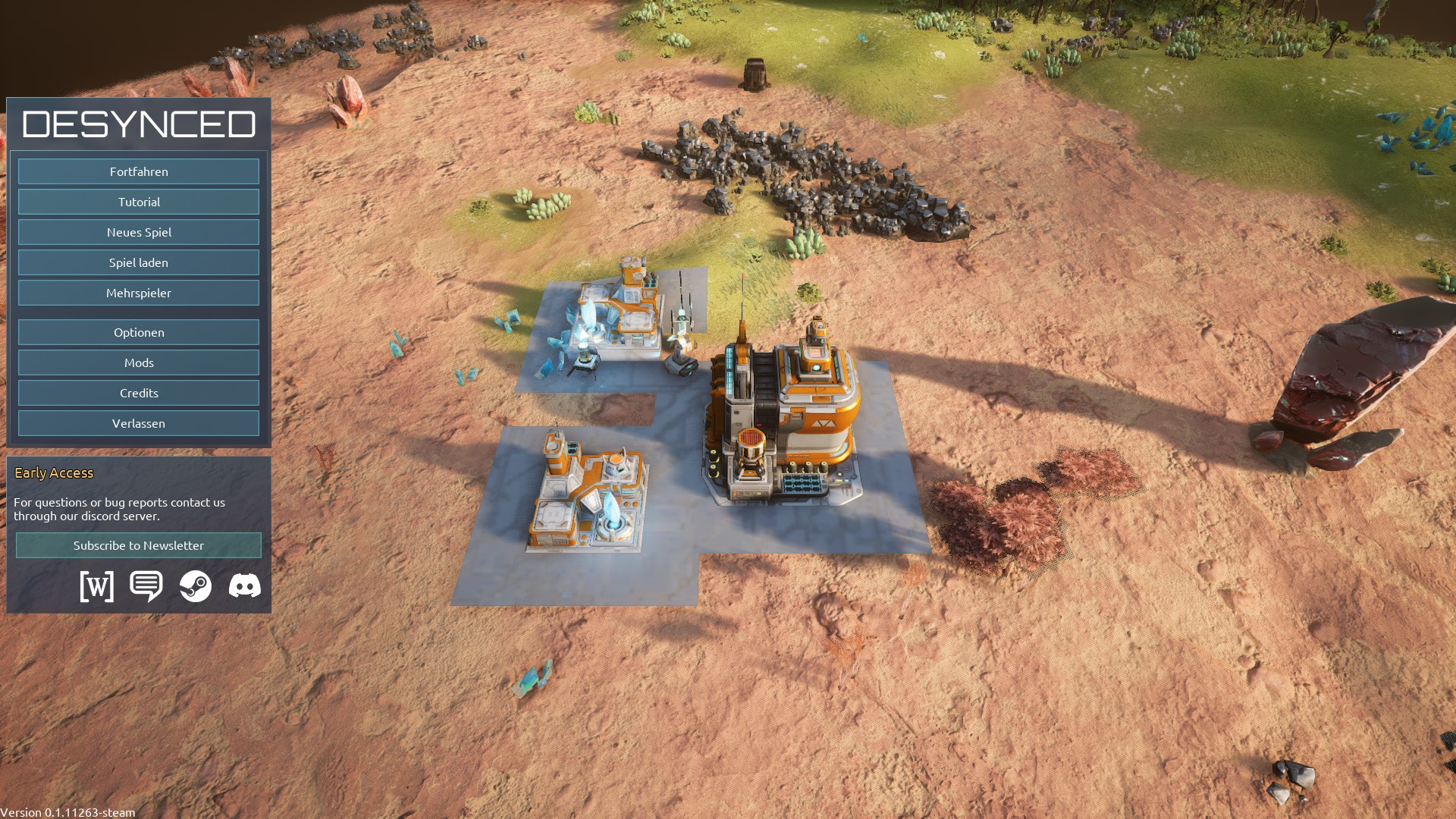Start a Neues Spiel
The height and width of the screenshot is (819, 1456).
[x=139, y=232]
